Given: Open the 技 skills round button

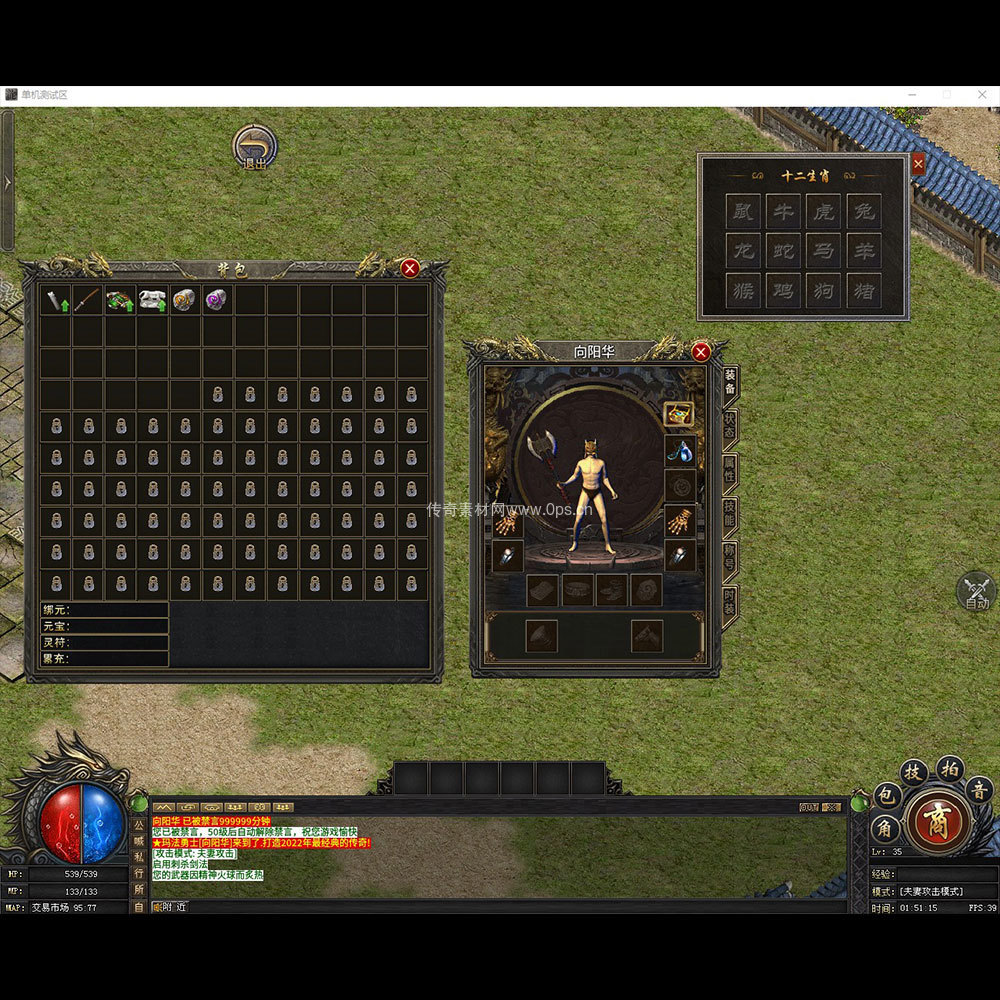Looking at the screenshot, I should (914, 772).
